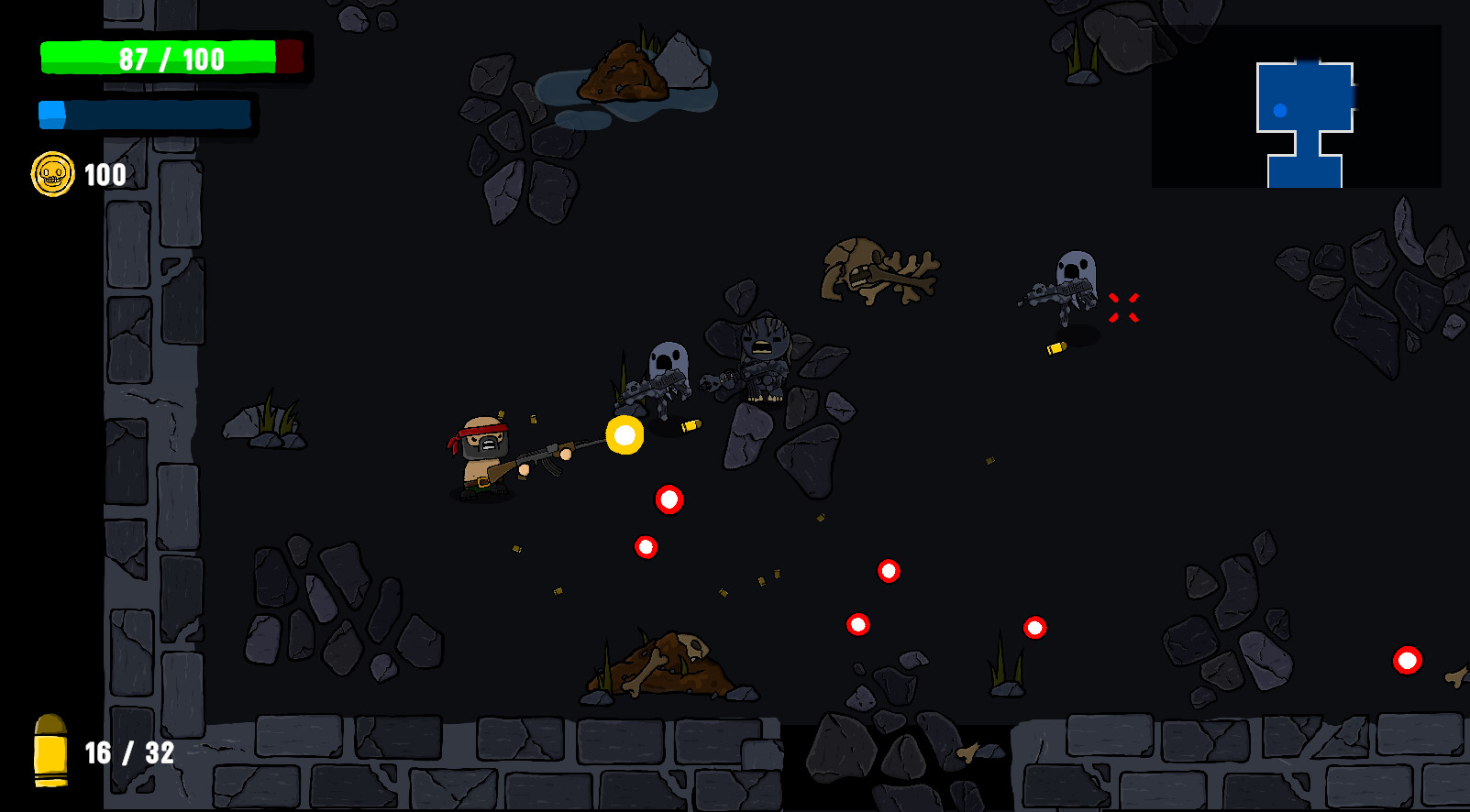Click the player character wearing red headband
This screenshot has height=812, width=1470.
pyautogui.click(x=486, y=454)
